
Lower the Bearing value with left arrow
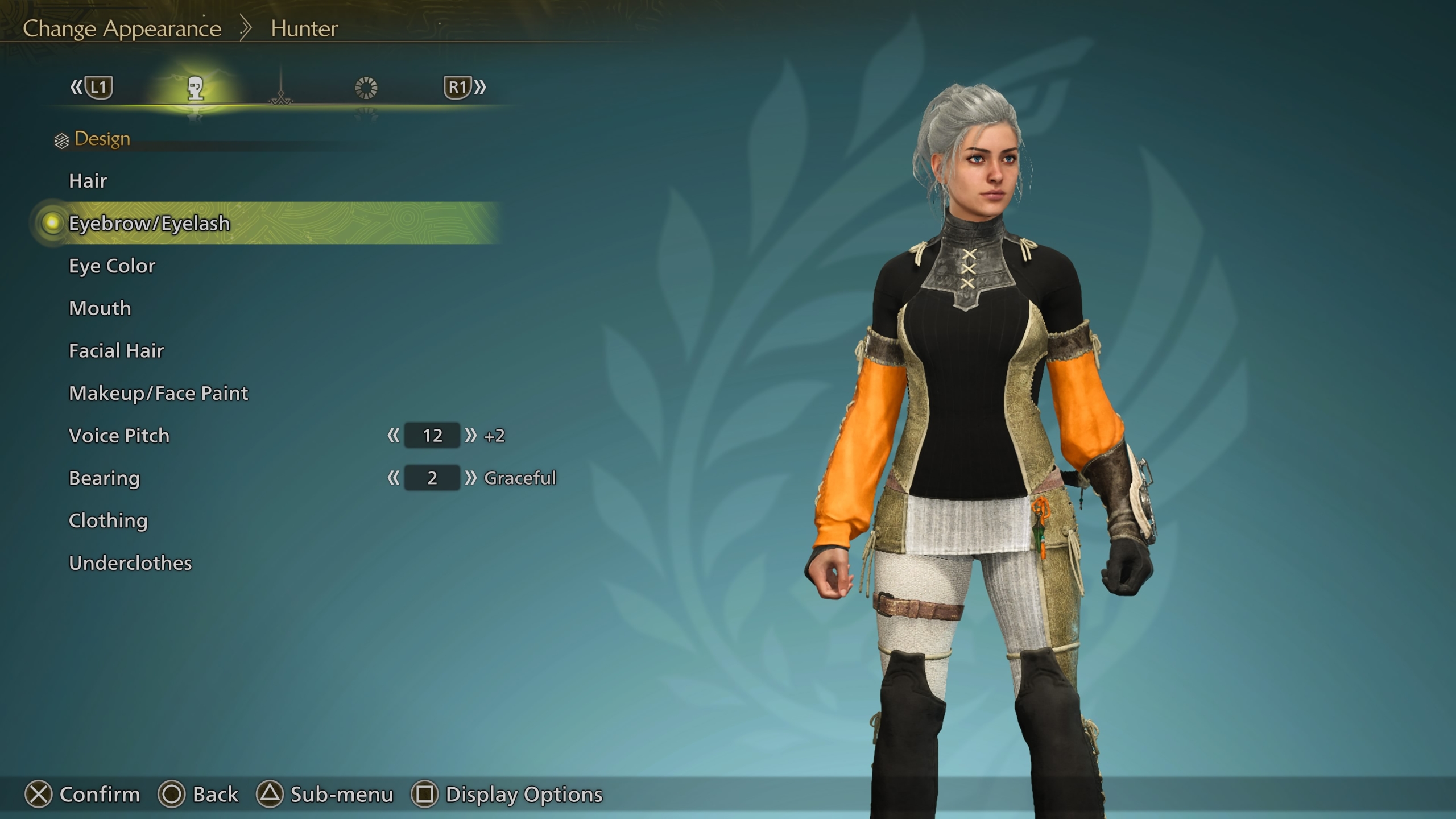click(x=393, y=478)
